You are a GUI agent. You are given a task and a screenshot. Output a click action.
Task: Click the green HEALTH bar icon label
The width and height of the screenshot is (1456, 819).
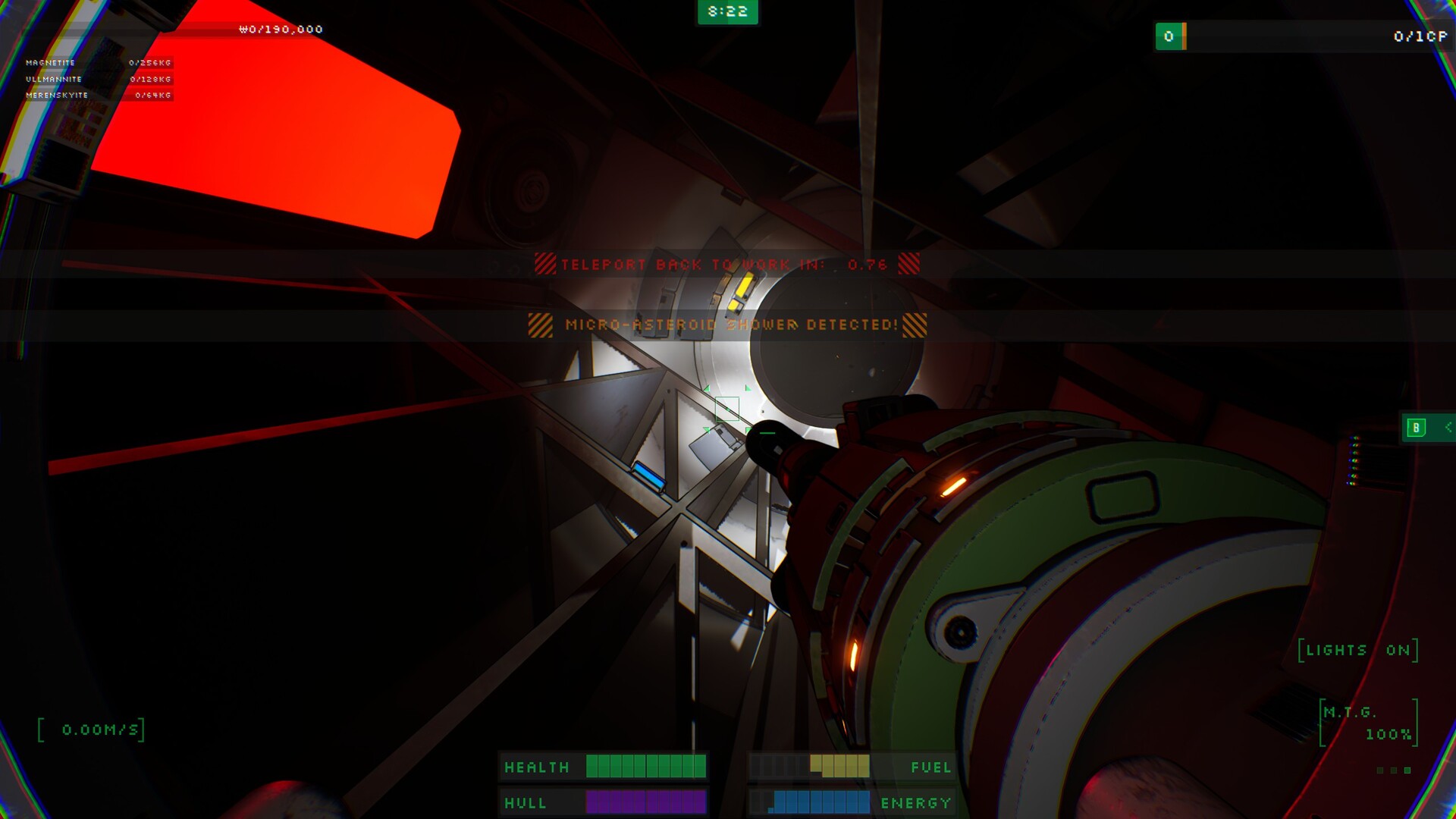(x=537, y=767)
